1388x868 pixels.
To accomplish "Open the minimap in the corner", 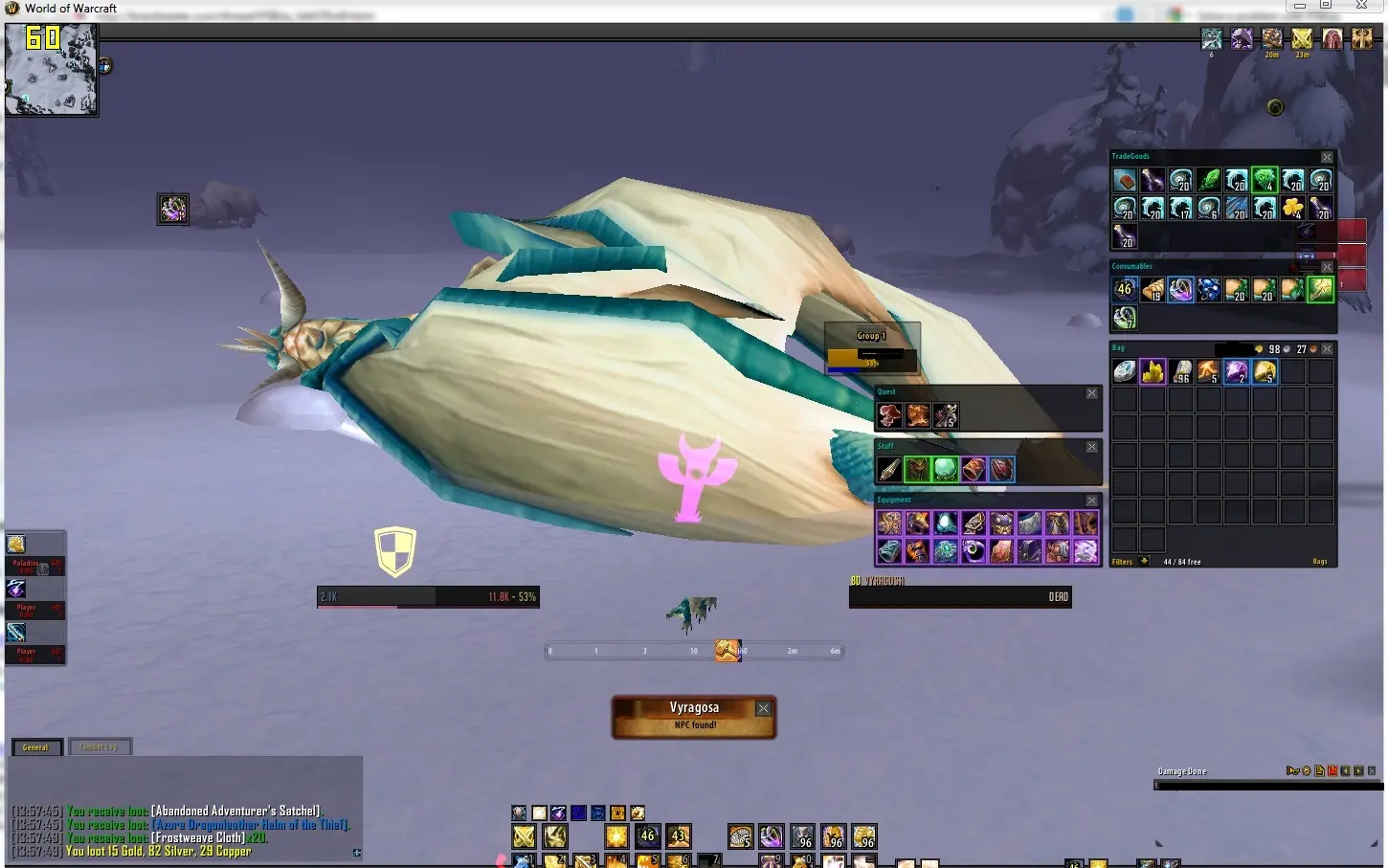I will coord(52,69).
